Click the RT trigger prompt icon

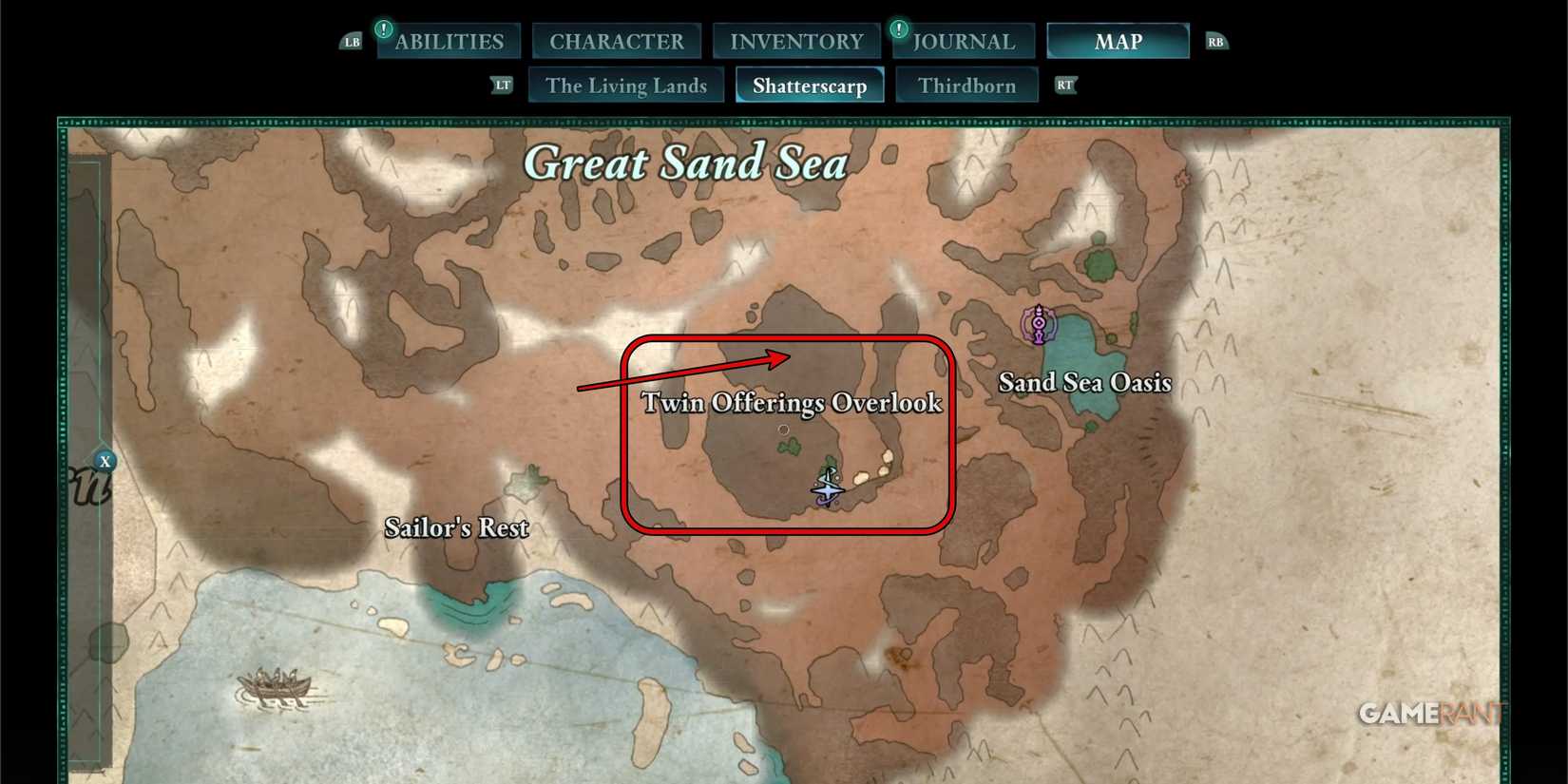1065,85
